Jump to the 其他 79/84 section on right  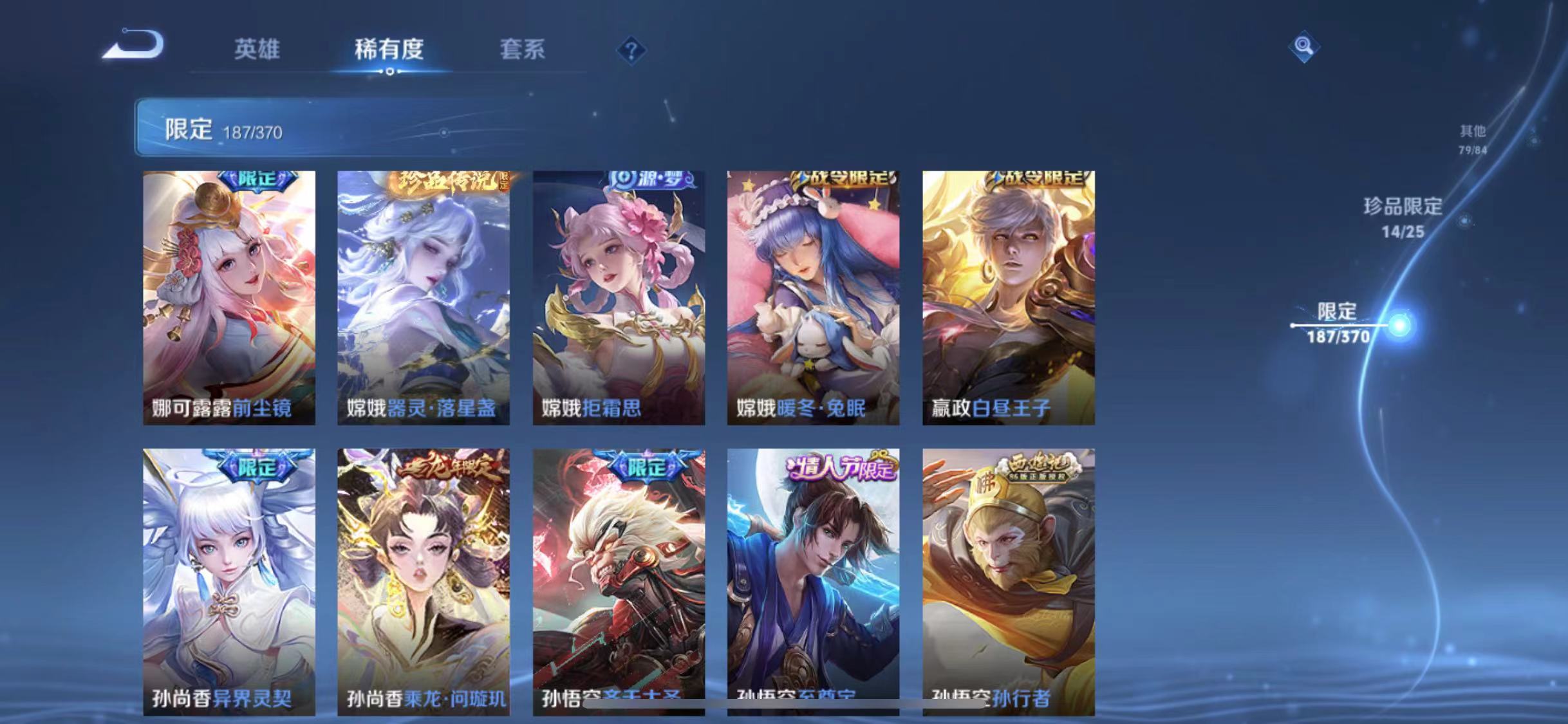1474,140
